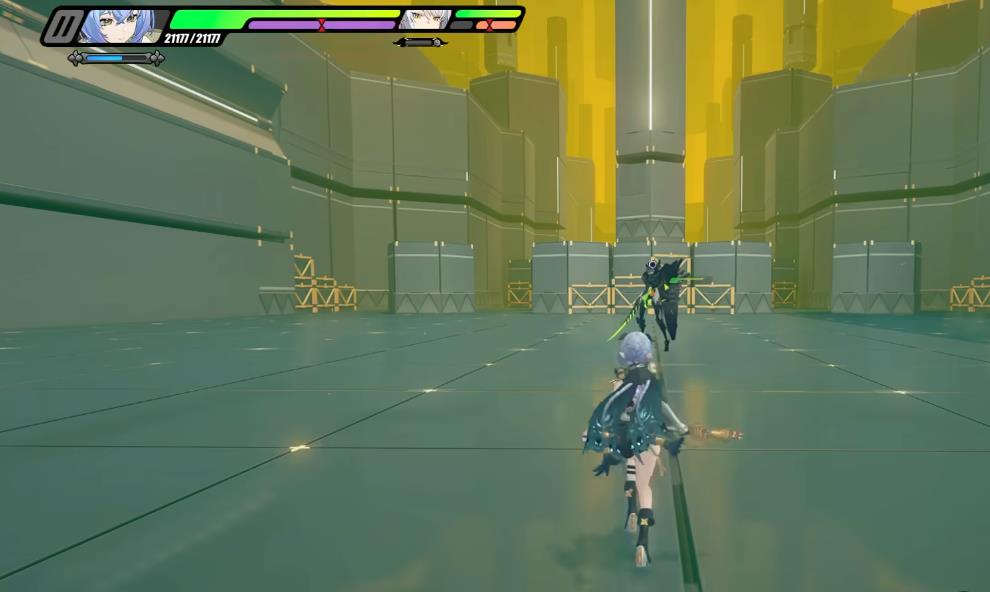The height and width of the screenshot is (592, 990).
Task: Select the blue-haired character portrait
Action: 120,26
